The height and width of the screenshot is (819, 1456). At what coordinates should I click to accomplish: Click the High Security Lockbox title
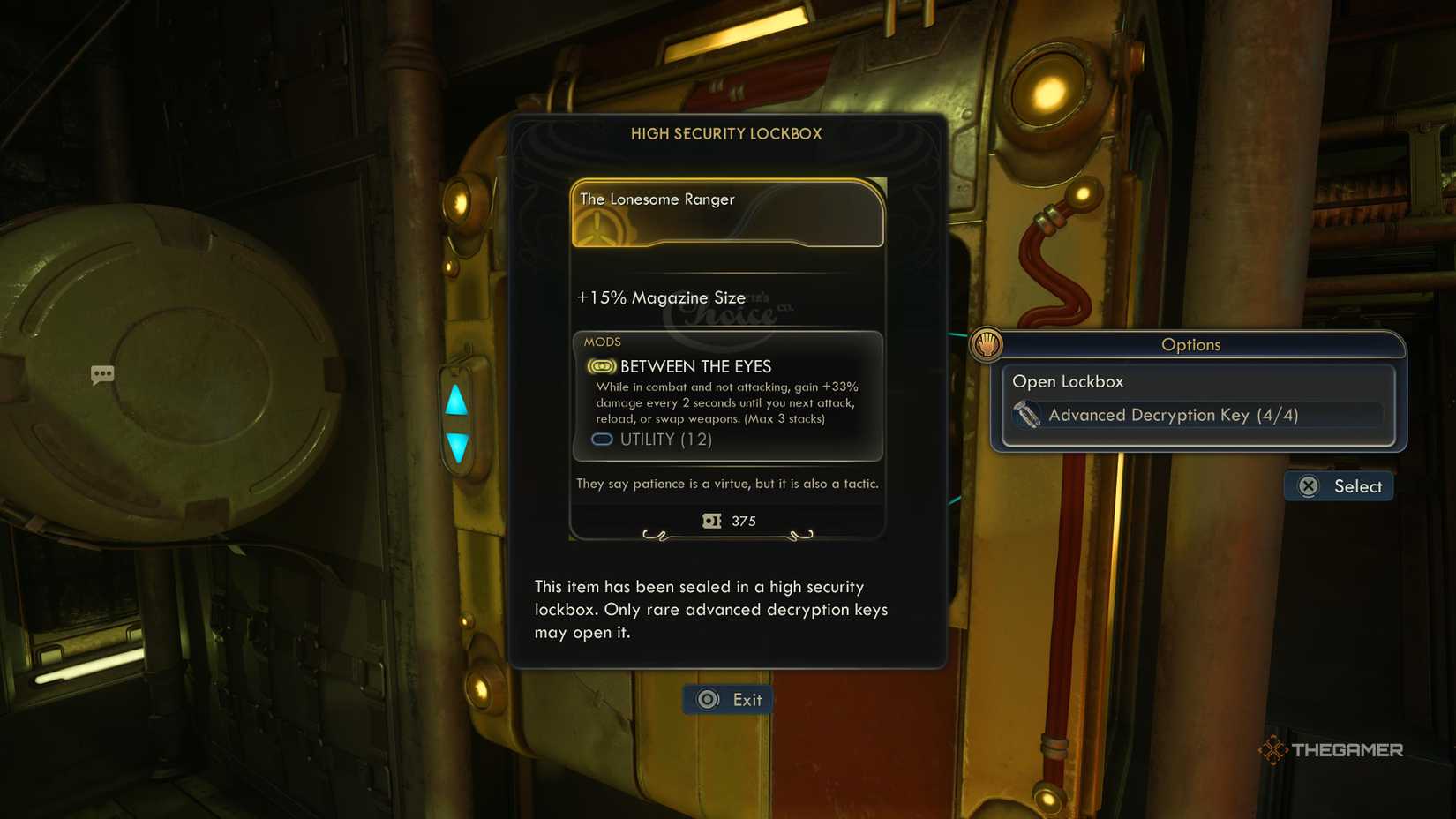click(x=726, y=134)
